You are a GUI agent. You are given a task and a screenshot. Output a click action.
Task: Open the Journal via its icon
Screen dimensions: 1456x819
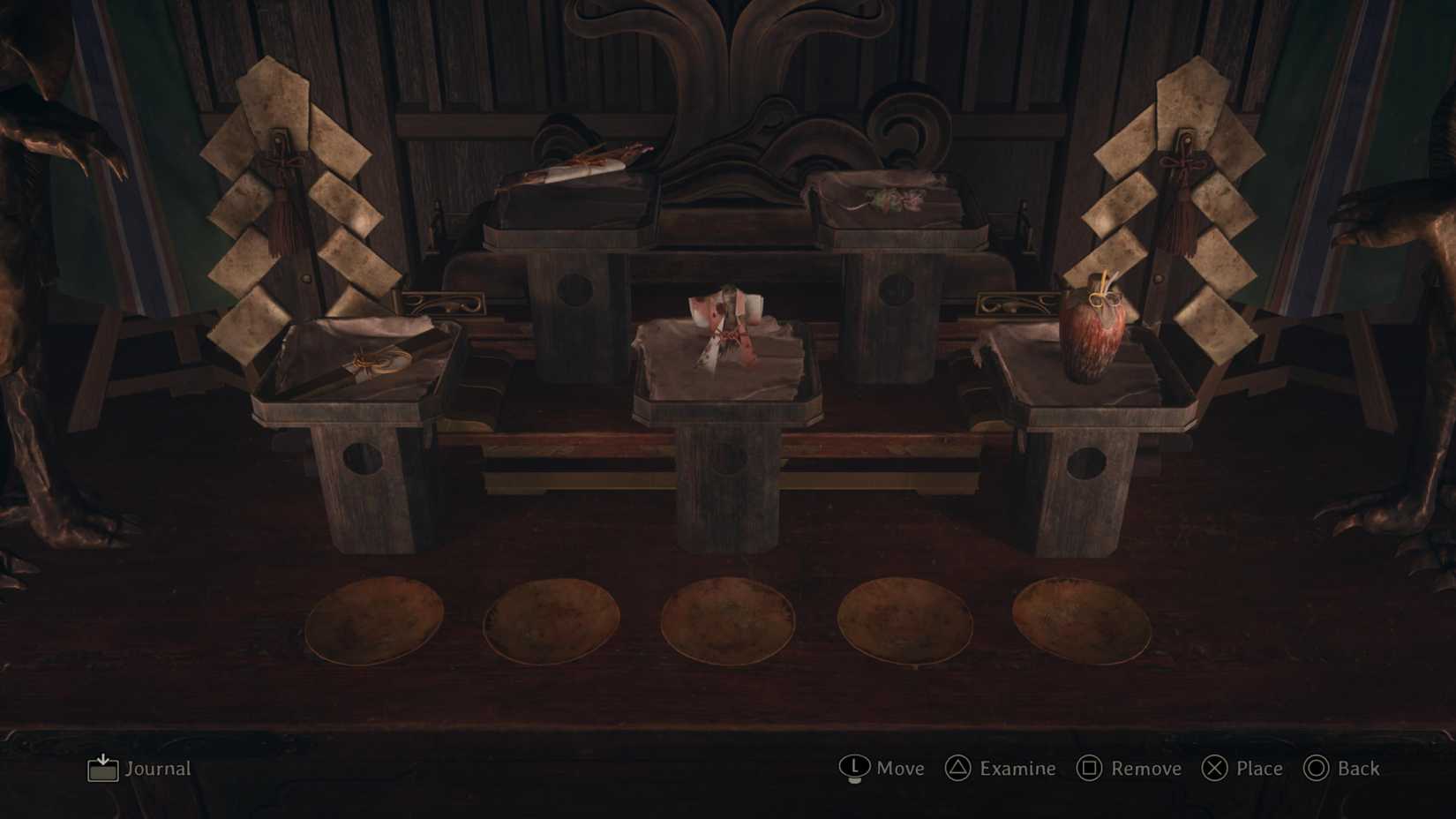(x=101, y=769)
